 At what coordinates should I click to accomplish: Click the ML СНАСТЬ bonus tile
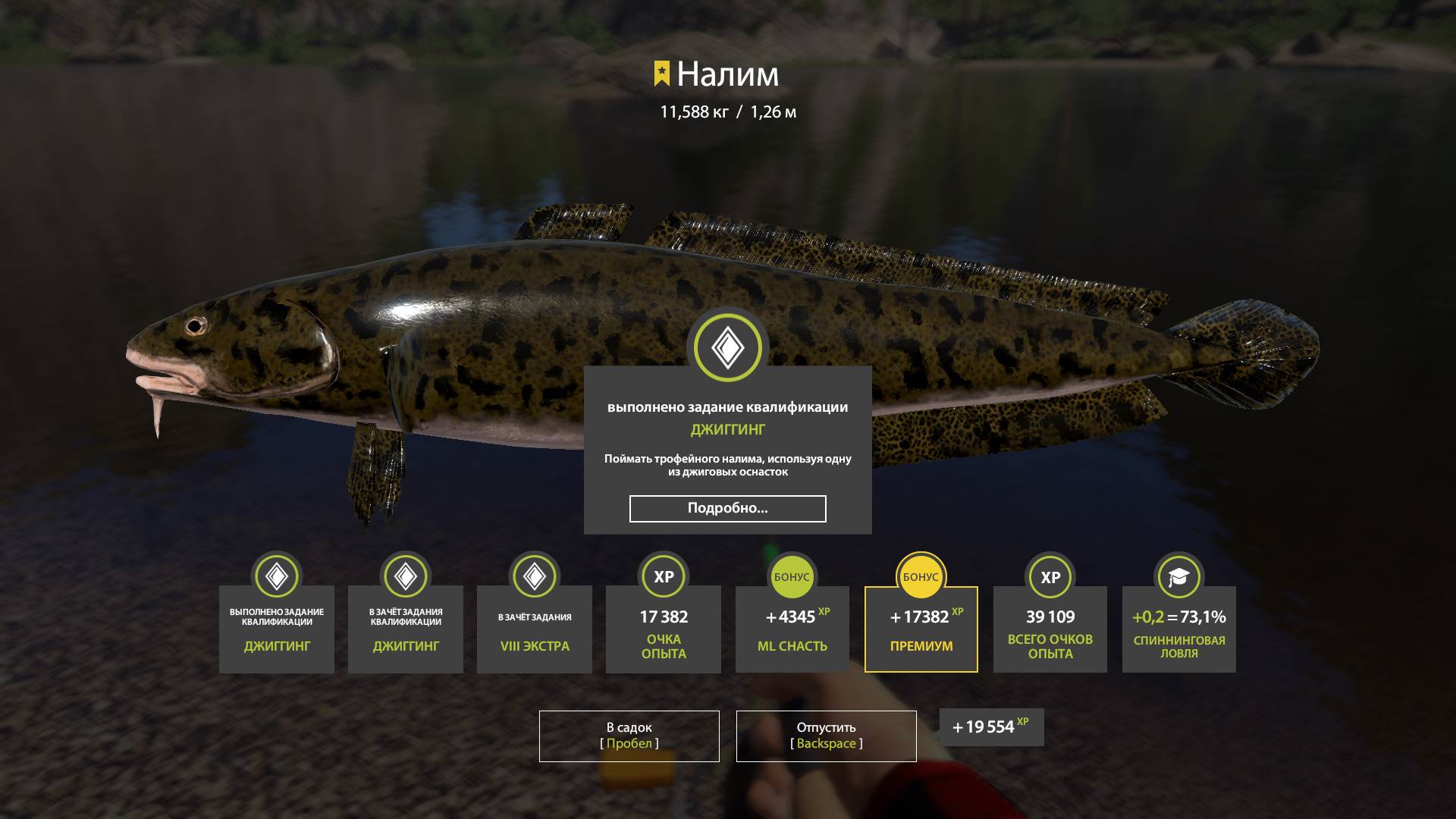click(792, 629)
